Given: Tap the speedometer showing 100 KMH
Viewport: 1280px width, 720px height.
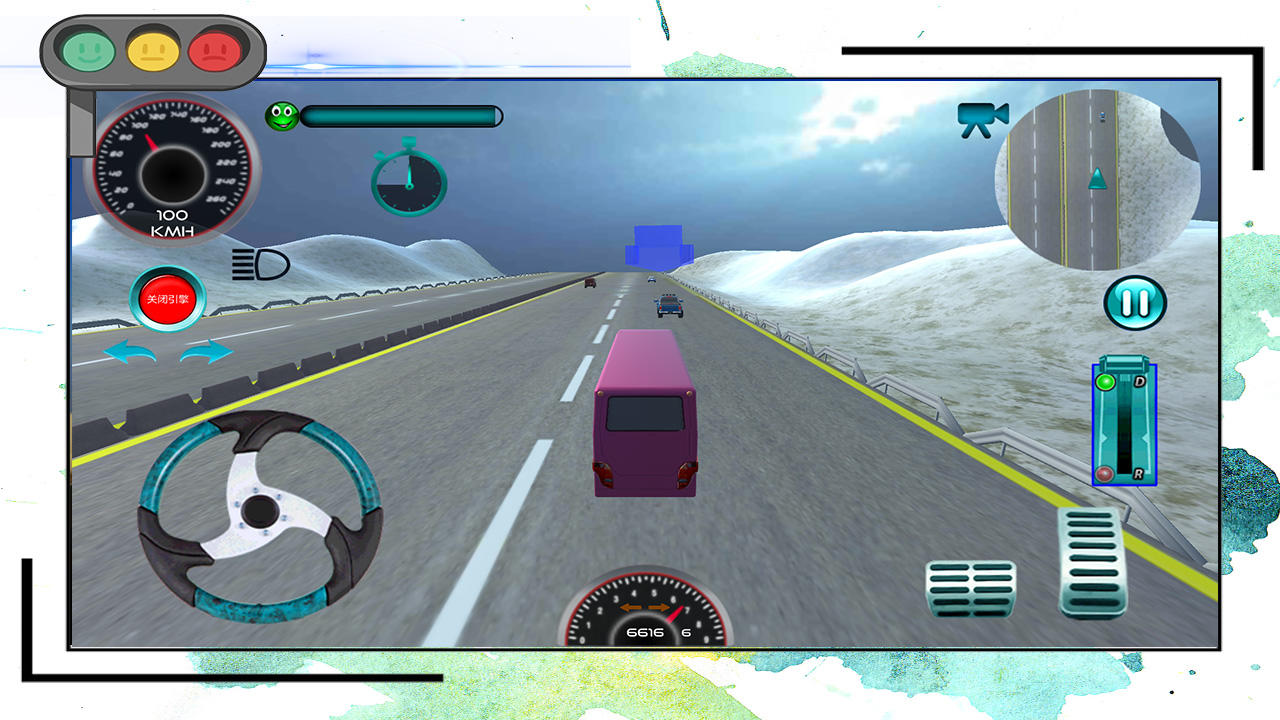Looking at the screenshot, I should [x=170, y=170].
